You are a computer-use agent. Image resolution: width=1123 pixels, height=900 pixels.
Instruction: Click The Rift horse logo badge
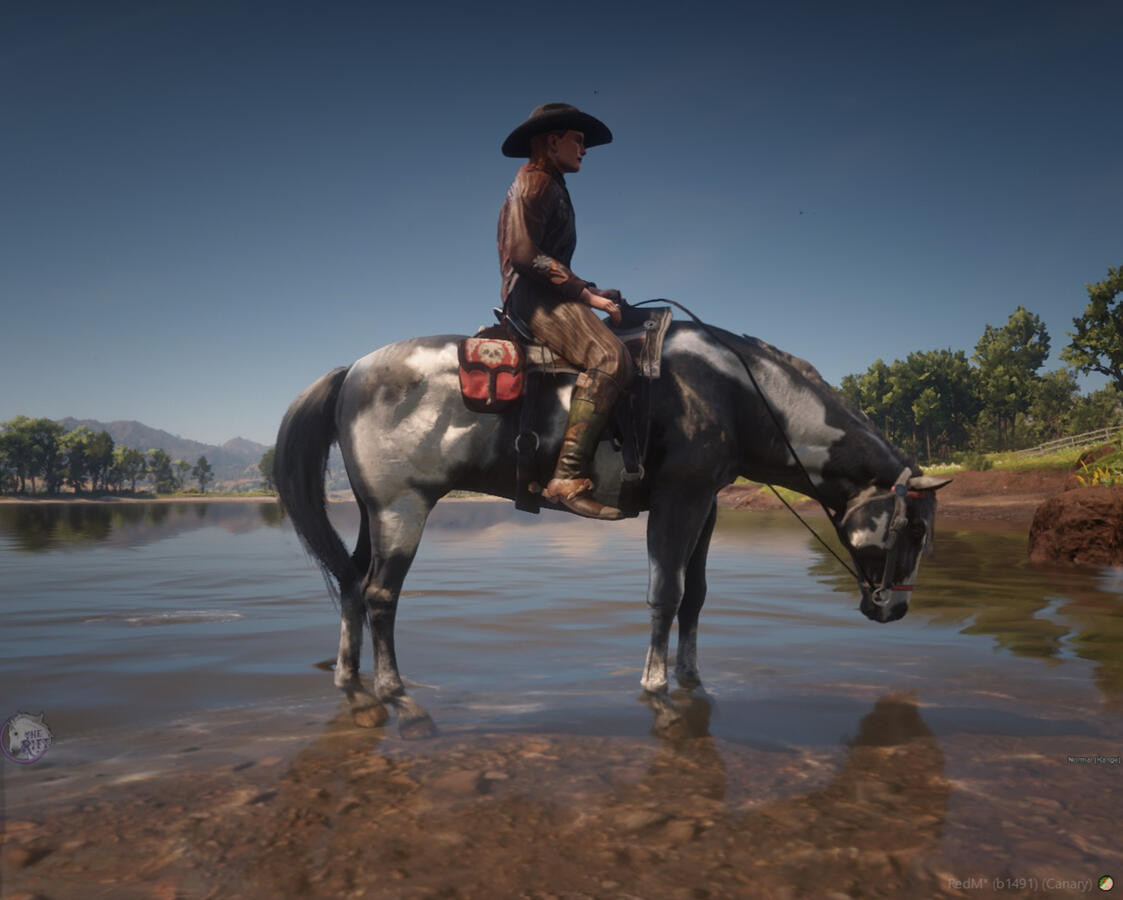tap(25, 738)
